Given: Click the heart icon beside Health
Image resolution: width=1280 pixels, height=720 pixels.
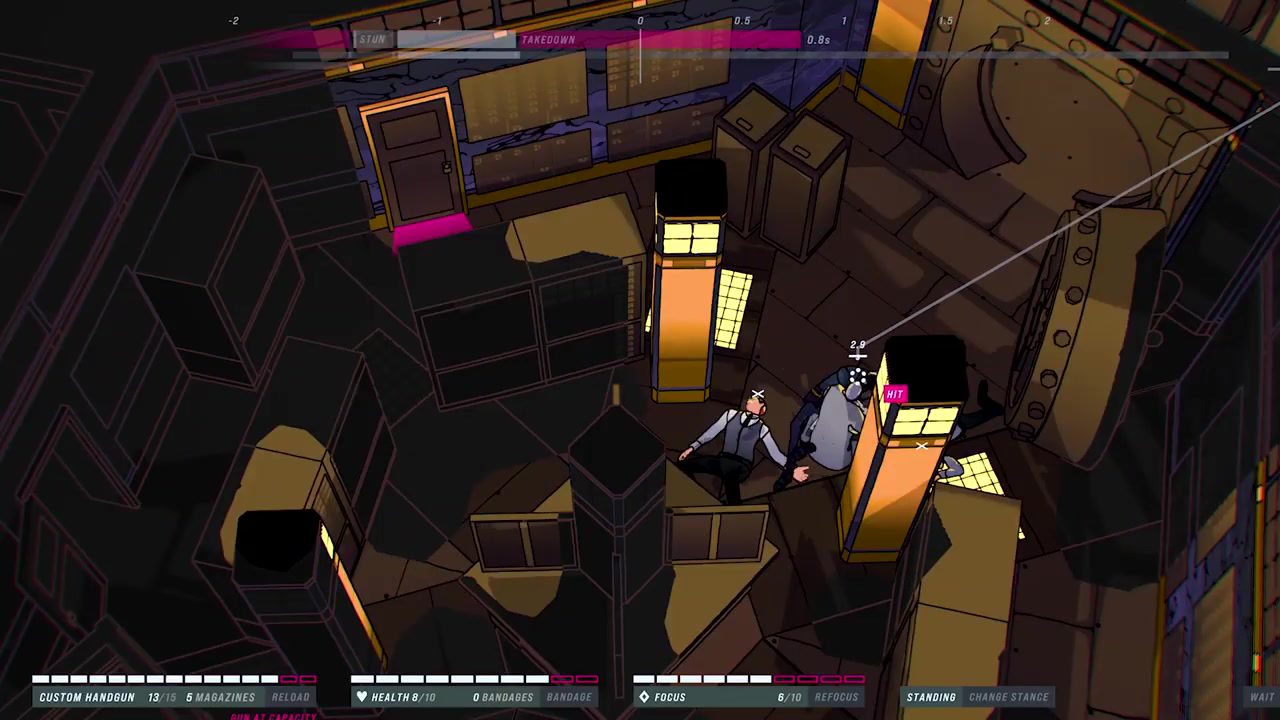Looking at the screenshot, I should [x=361, y=697].
